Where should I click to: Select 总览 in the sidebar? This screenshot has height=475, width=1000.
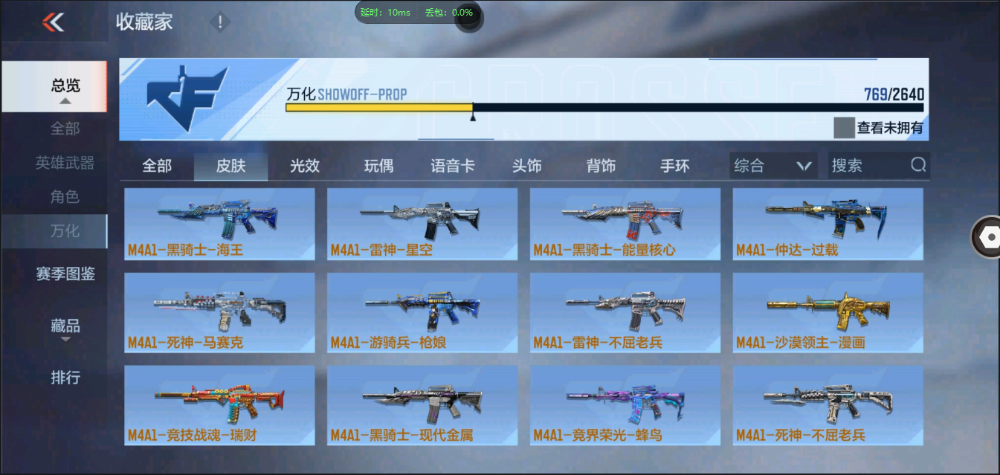click(x=65, y=86)
